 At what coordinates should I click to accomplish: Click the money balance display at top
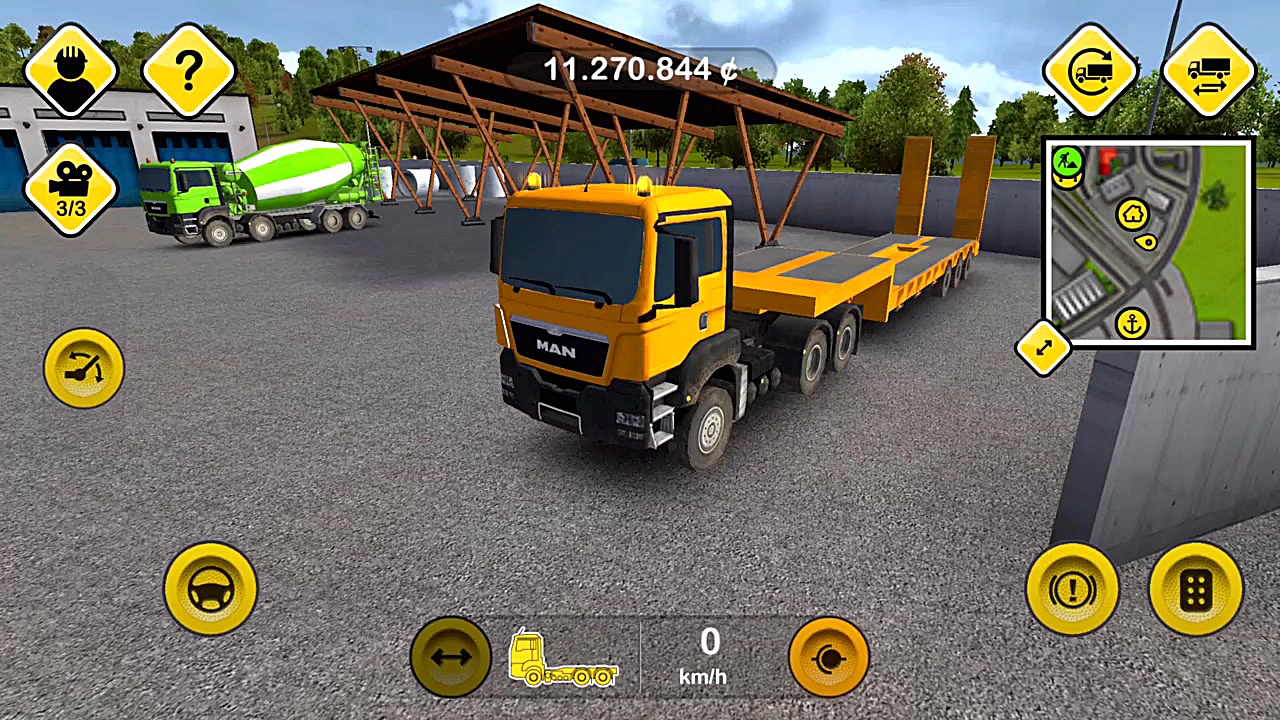pyautogui.click(x=638, y=67)
